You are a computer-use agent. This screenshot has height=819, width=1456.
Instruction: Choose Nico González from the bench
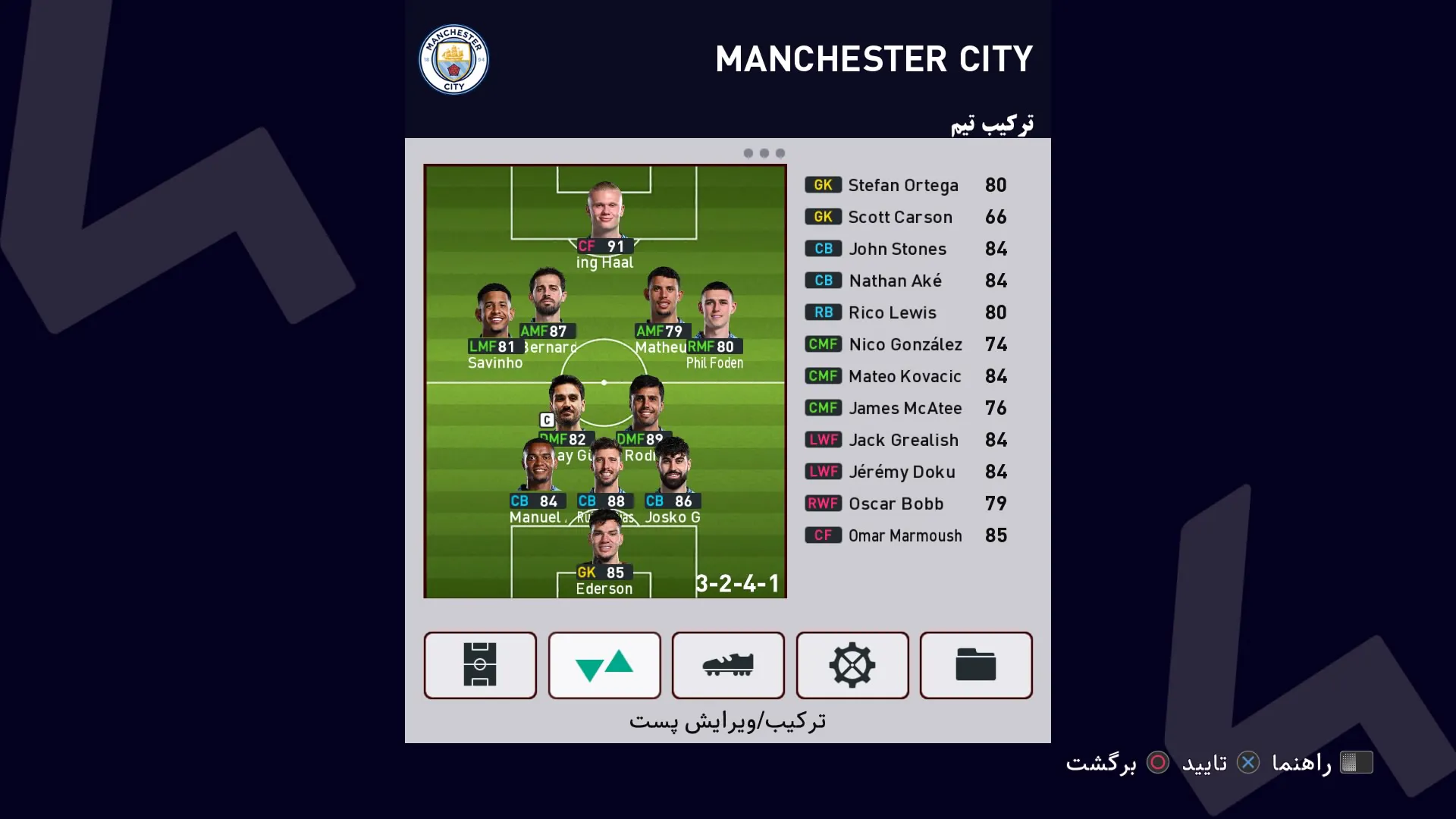click(905, 344)
